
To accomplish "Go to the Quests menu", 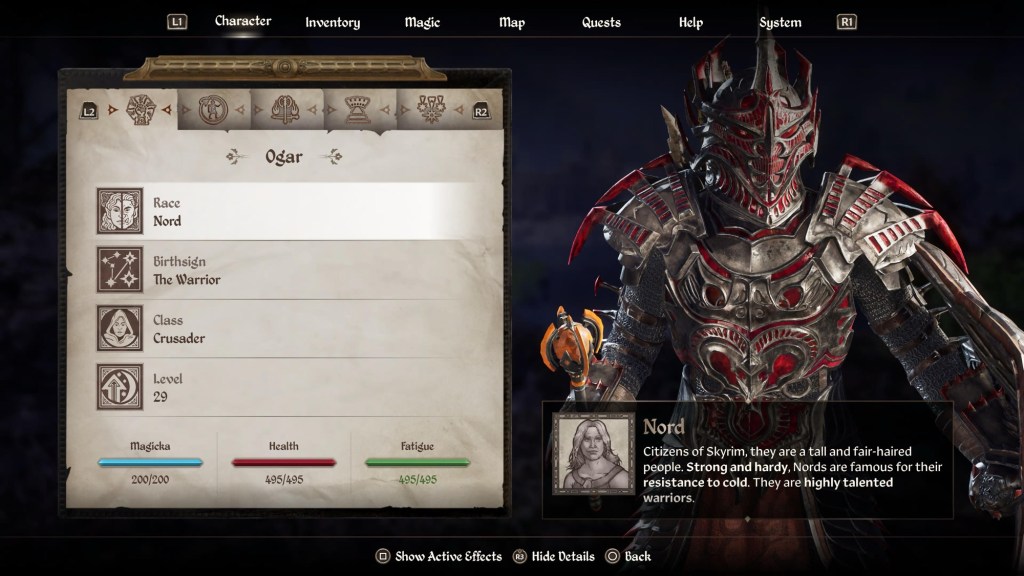I will point(601,22).
